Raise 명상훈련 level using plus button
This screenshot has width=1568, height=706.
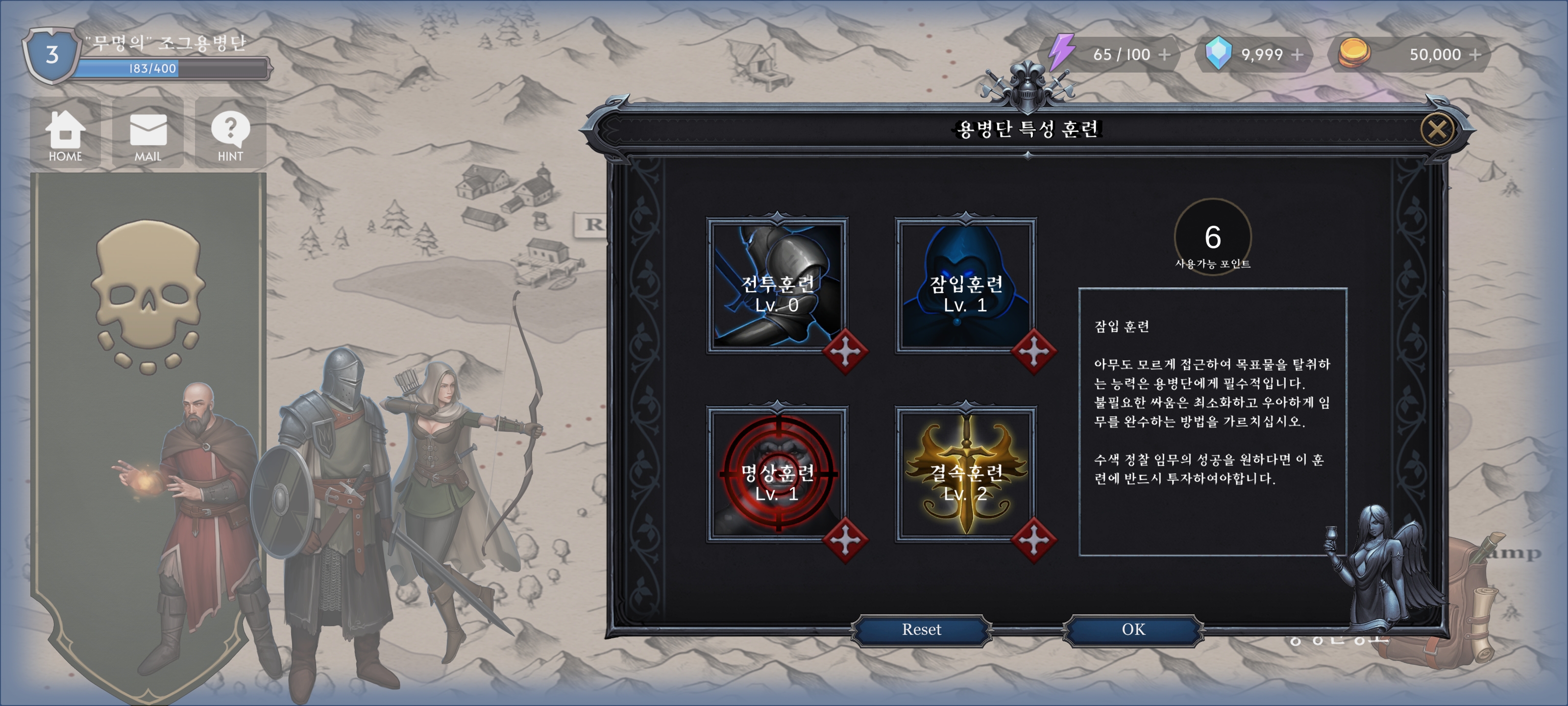[845, 540]
